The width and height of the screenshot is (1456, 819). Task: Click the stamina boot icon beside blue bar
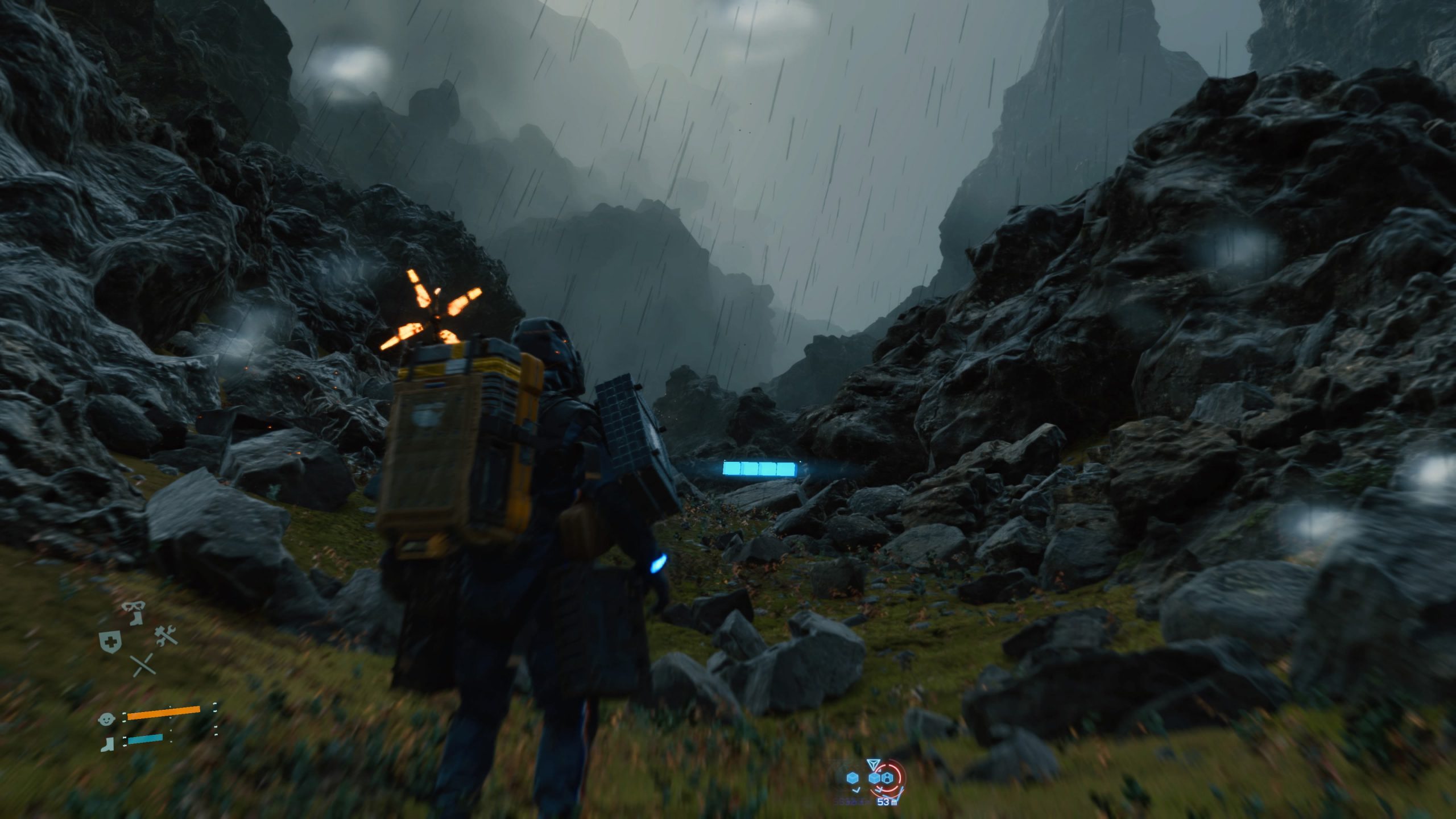[107, 746]
